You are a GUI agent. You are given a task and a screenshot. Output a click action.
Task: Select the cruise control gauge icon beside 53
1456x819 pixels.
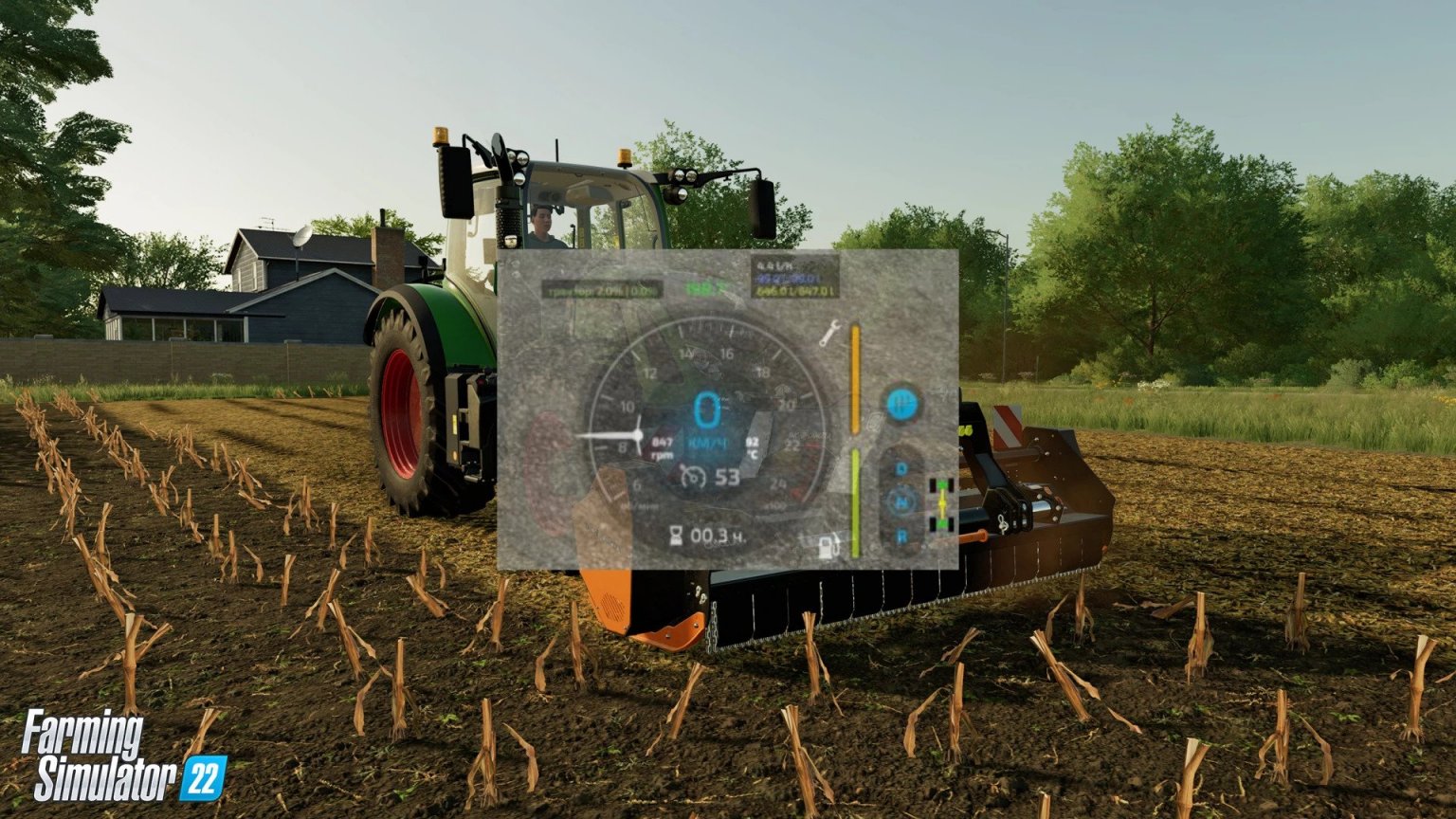pos(694,476)
